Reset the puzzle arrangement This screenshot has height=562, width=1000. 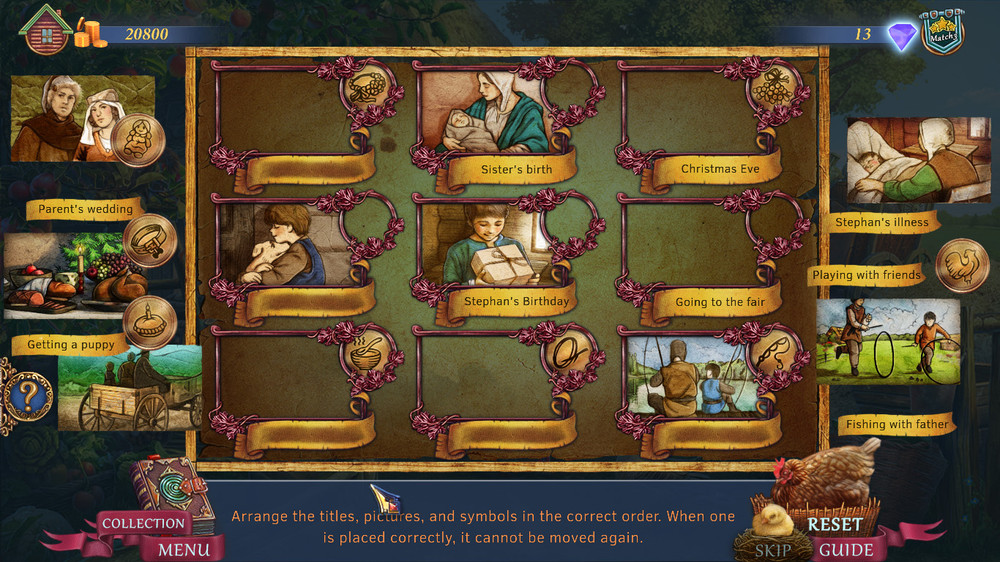pyautogui.click(x=835, y=523)
